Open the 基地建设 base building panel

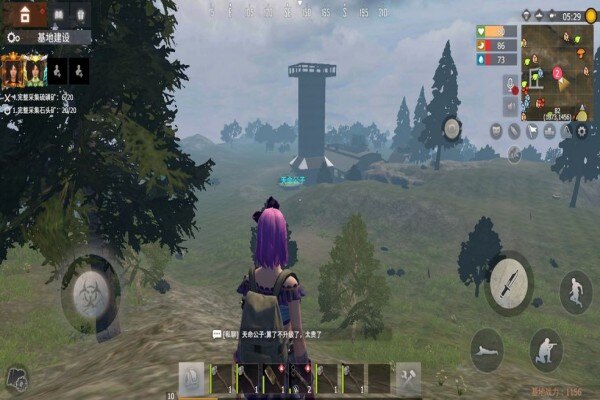coord(48,37)
